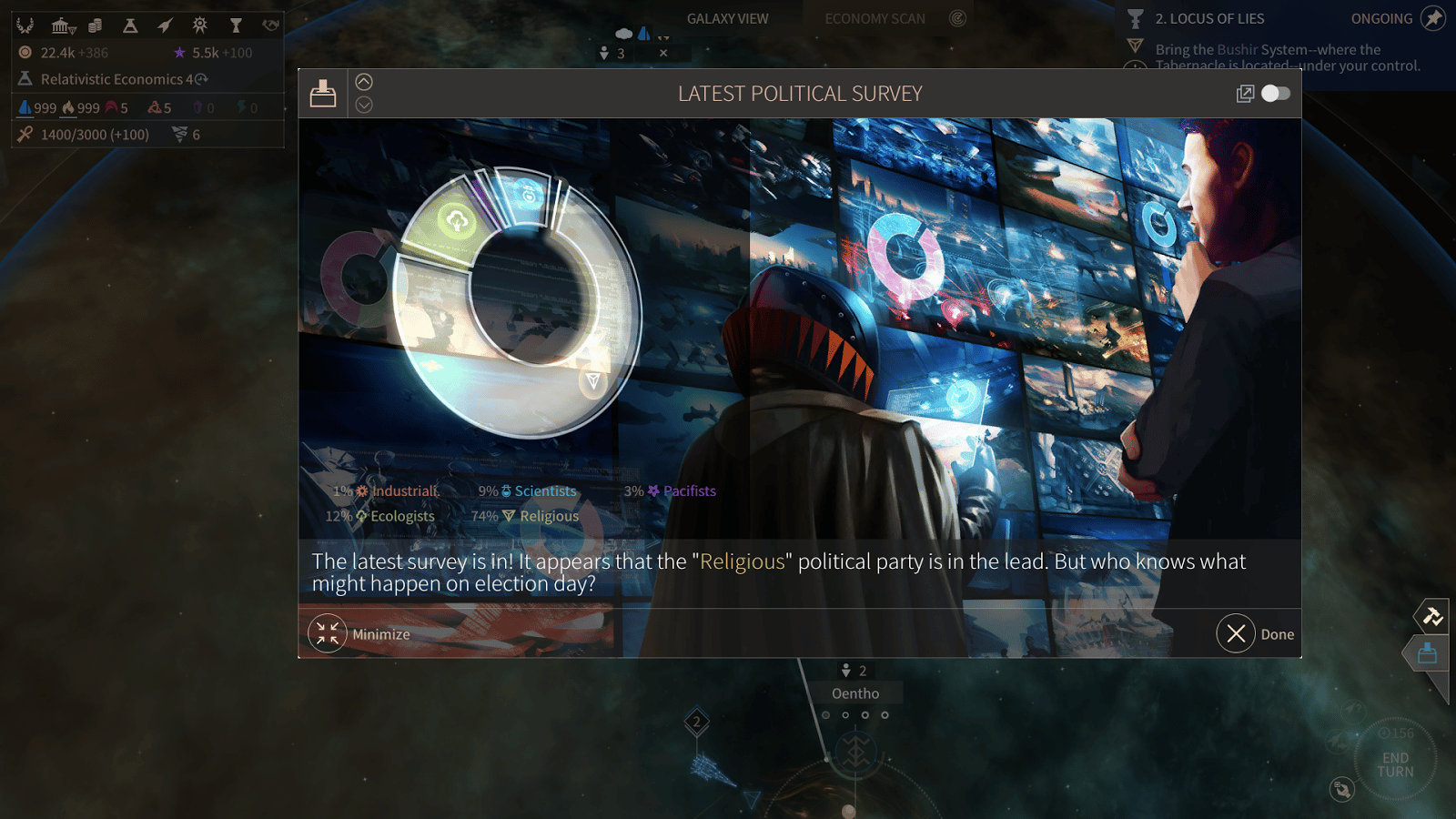
Task: Flip the toggle switch in the survey header
Action: tap(1275, 94)
